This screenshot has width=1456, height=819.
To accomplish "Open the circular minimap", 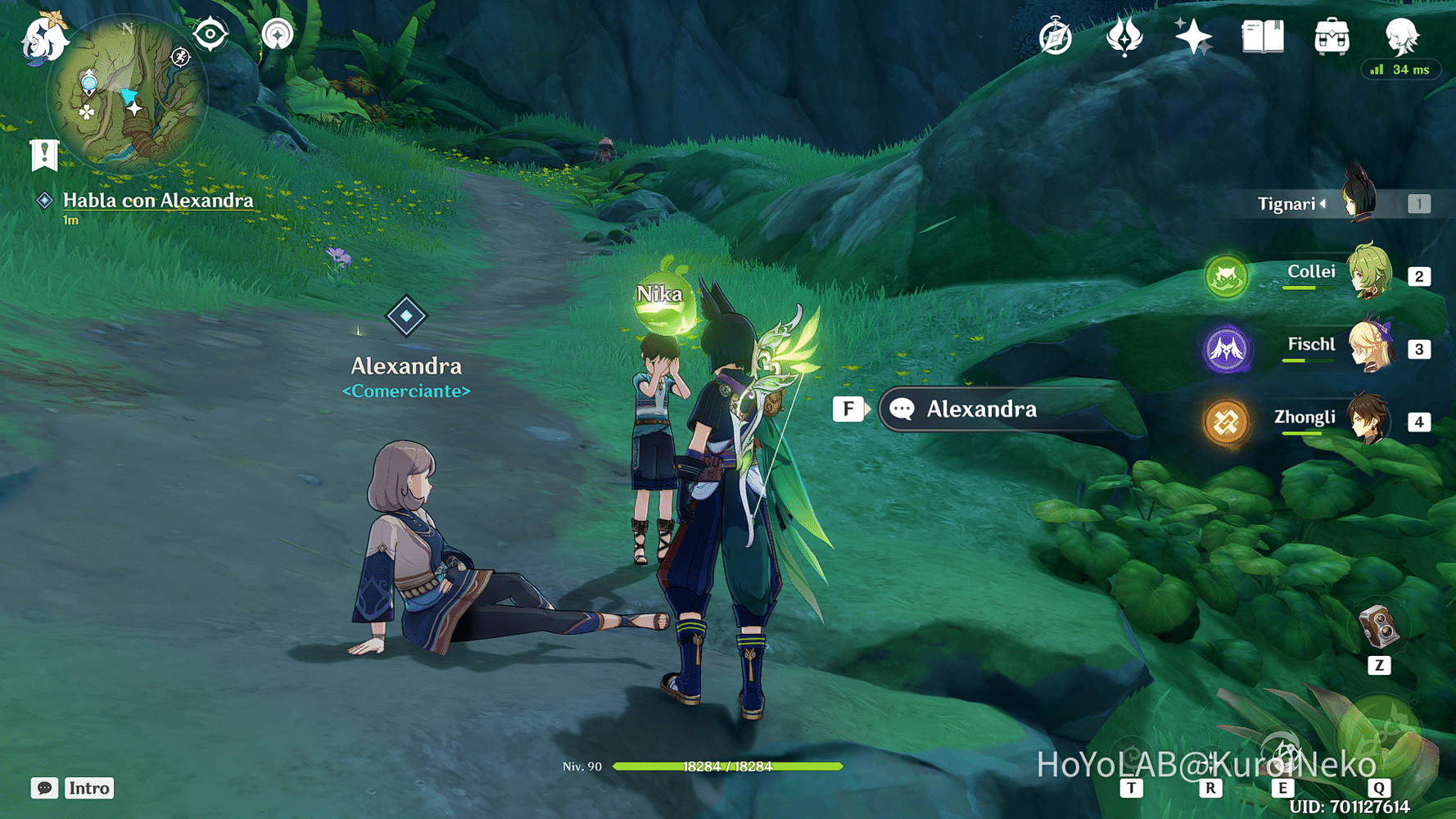I will 127,94.
